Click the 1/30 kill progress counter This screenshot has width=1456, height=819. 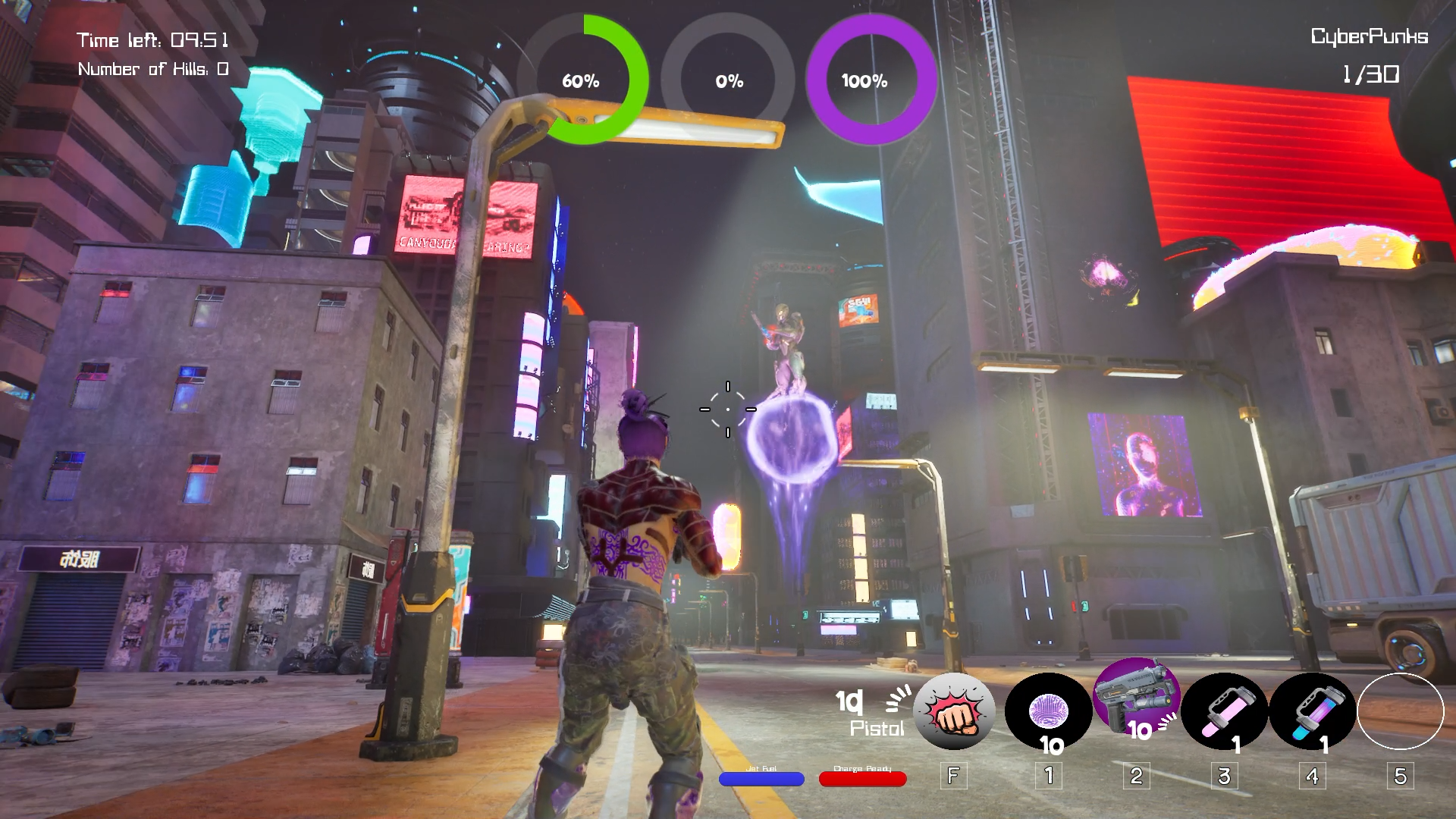[1370, 74]
